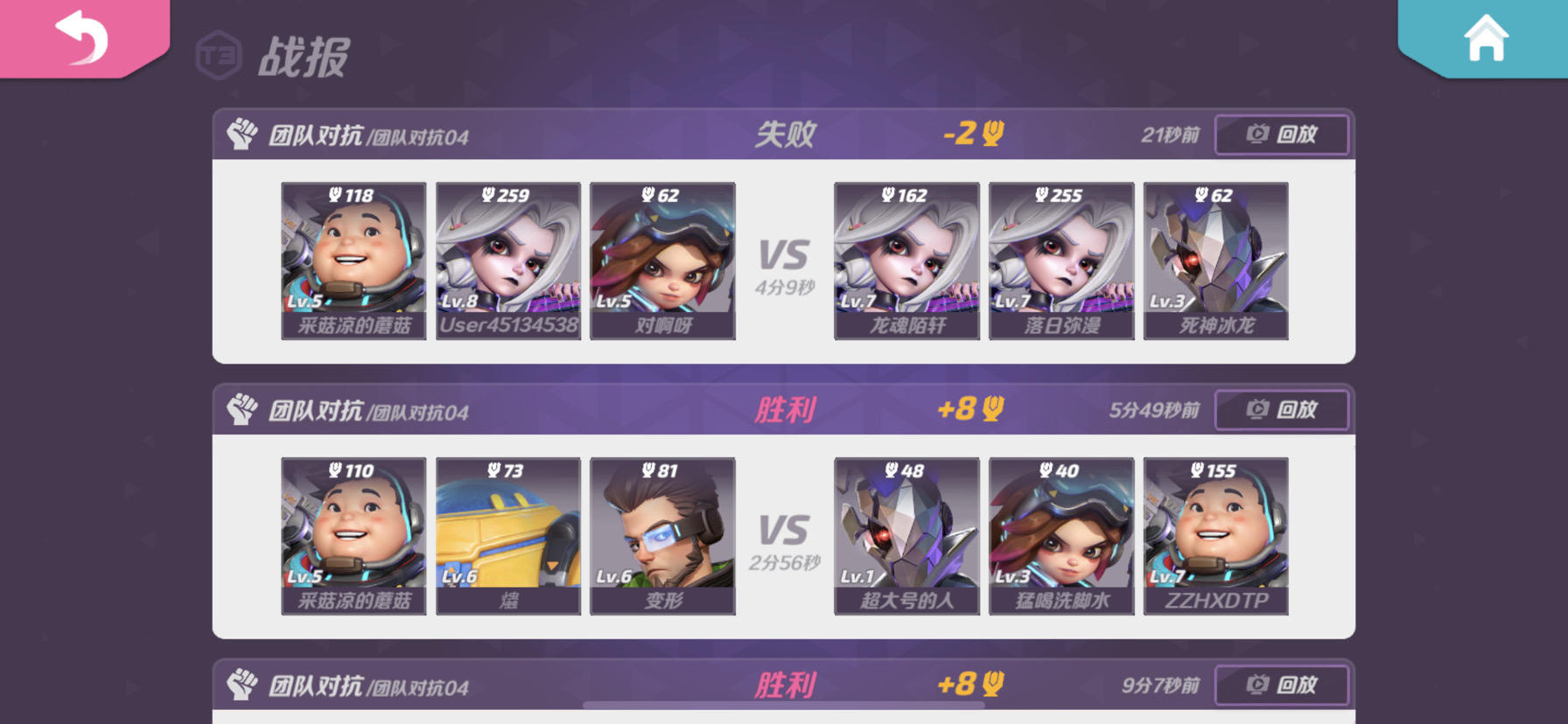Select 死神冰龙's avatar portrait
1568x724 pixels.
[1214, 259]
